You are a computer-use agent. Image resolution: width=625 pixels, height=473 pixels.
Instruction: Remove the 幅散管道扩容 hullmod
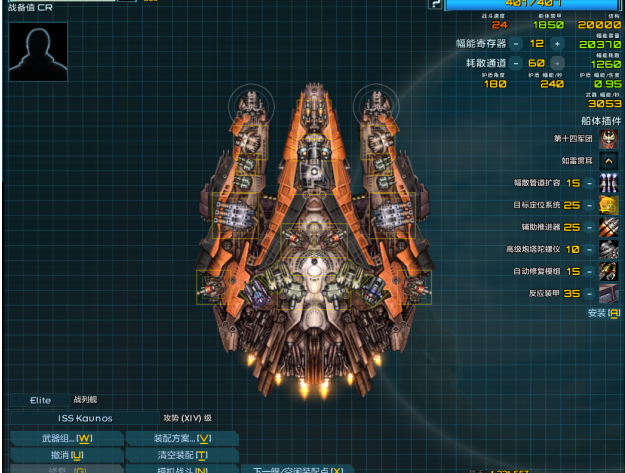point(590,183)
